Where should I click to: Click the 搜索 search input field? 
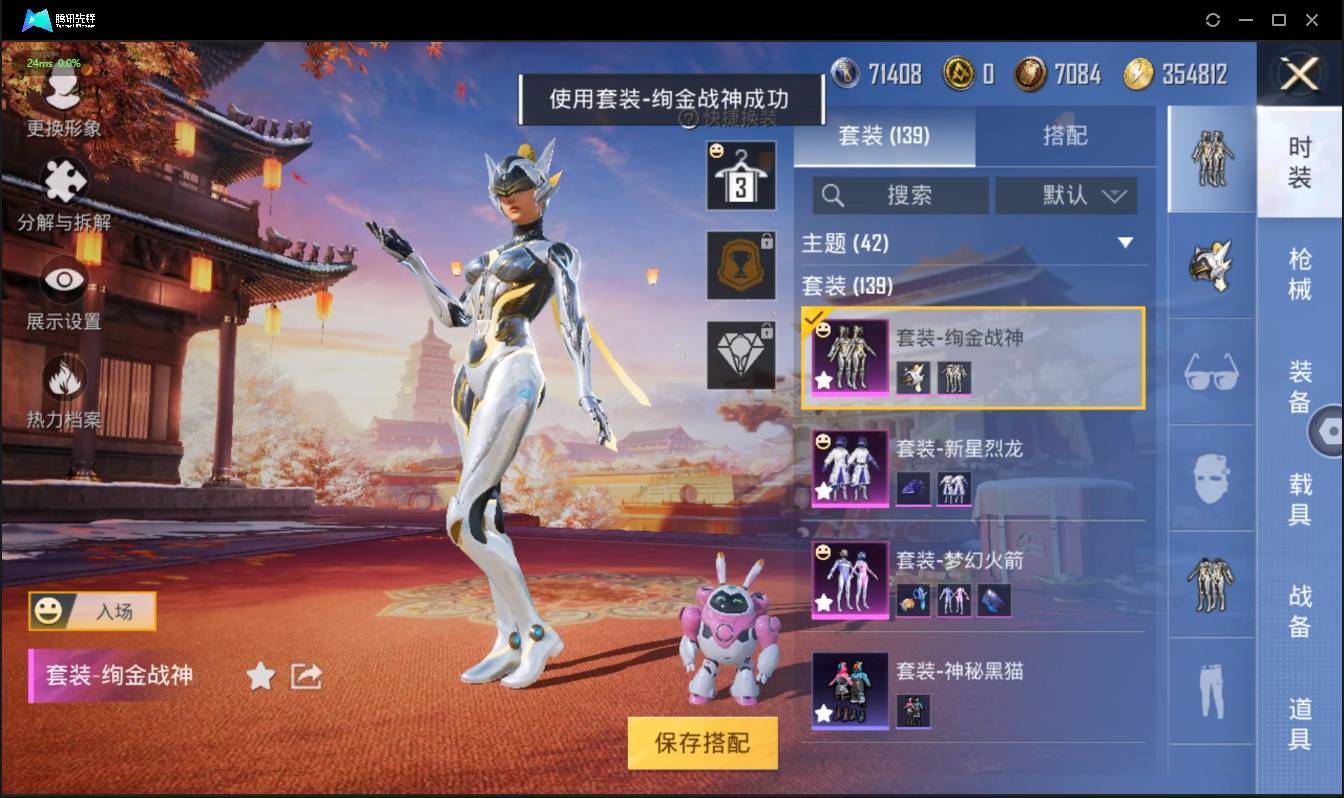click(900, 195)
